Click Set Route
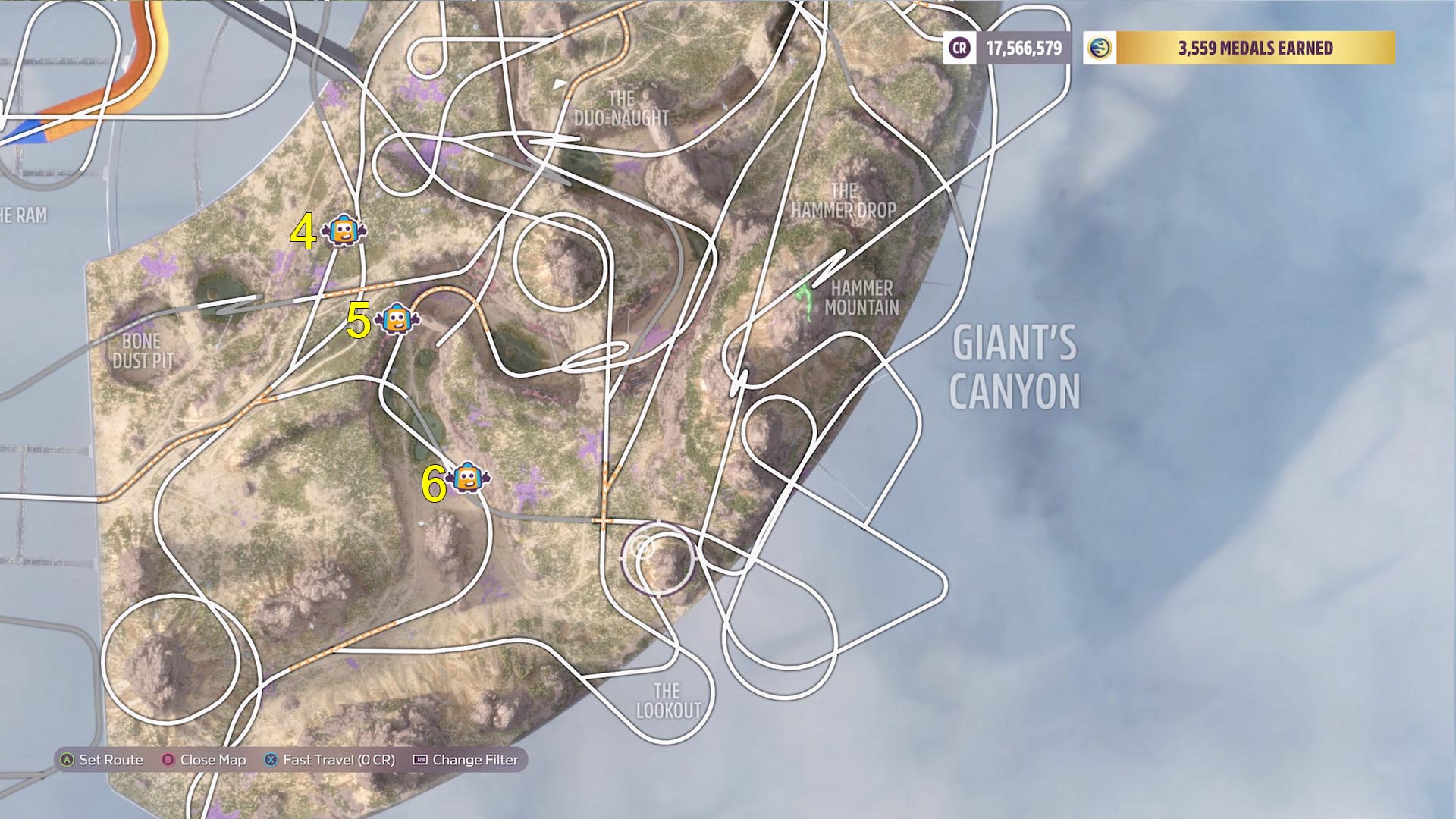 [x=111, y=759]
